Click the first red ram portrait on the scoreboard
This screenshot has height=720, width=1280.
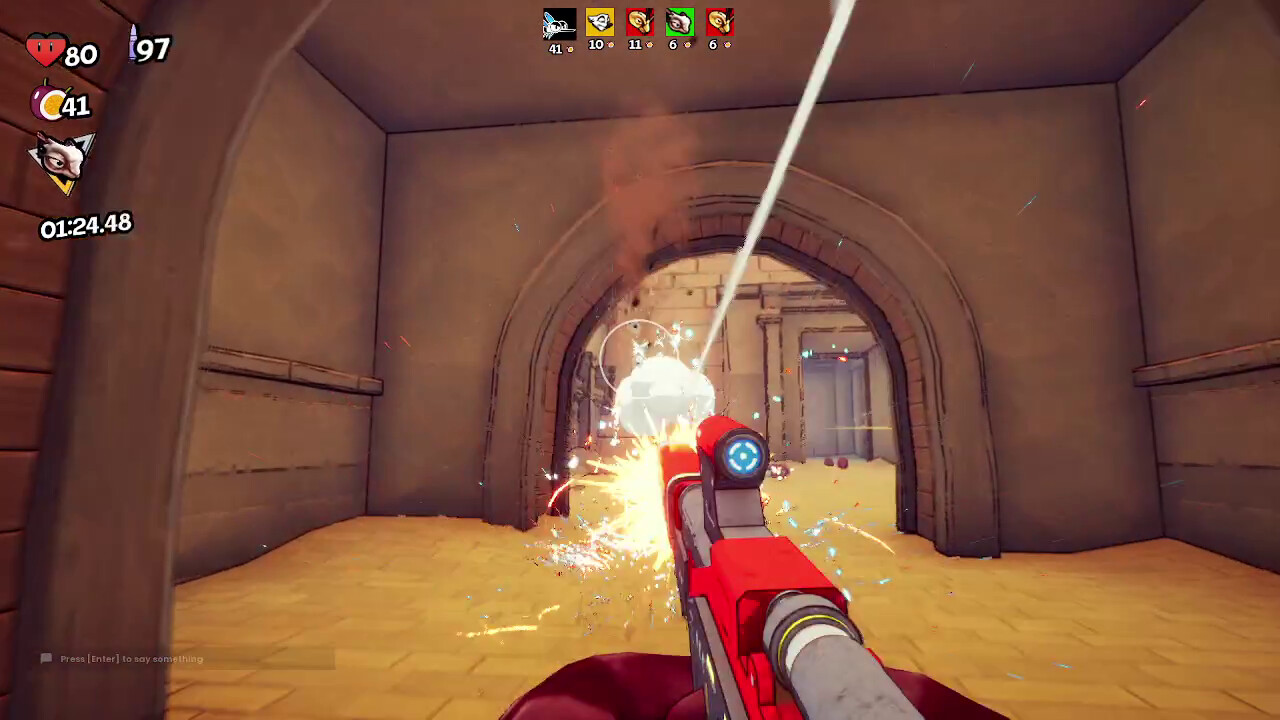pyautogui.click(x=640, y=22)
